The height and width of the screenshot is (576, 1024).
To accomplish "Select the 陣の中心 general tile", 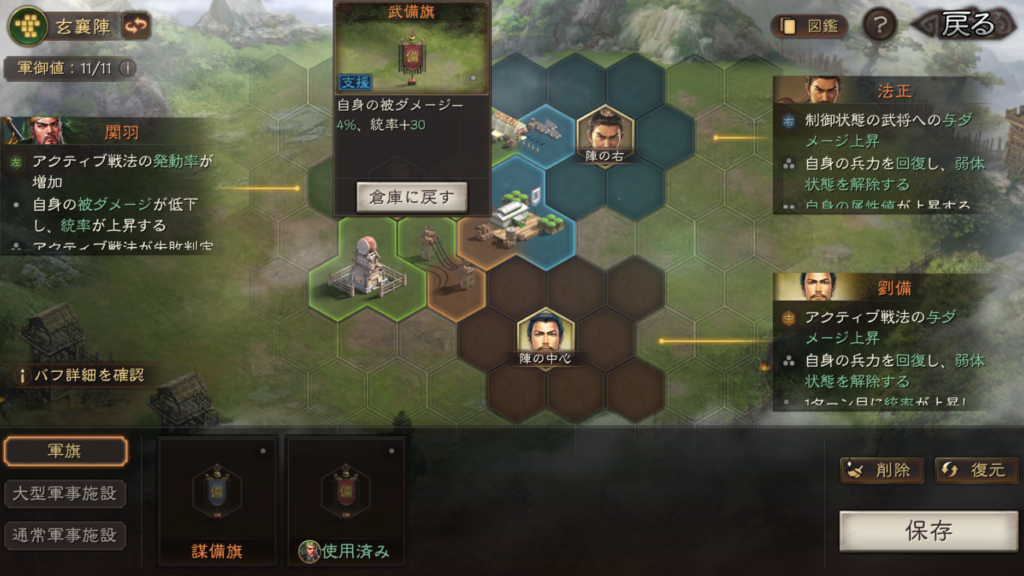I will click(x=545, y=338).
